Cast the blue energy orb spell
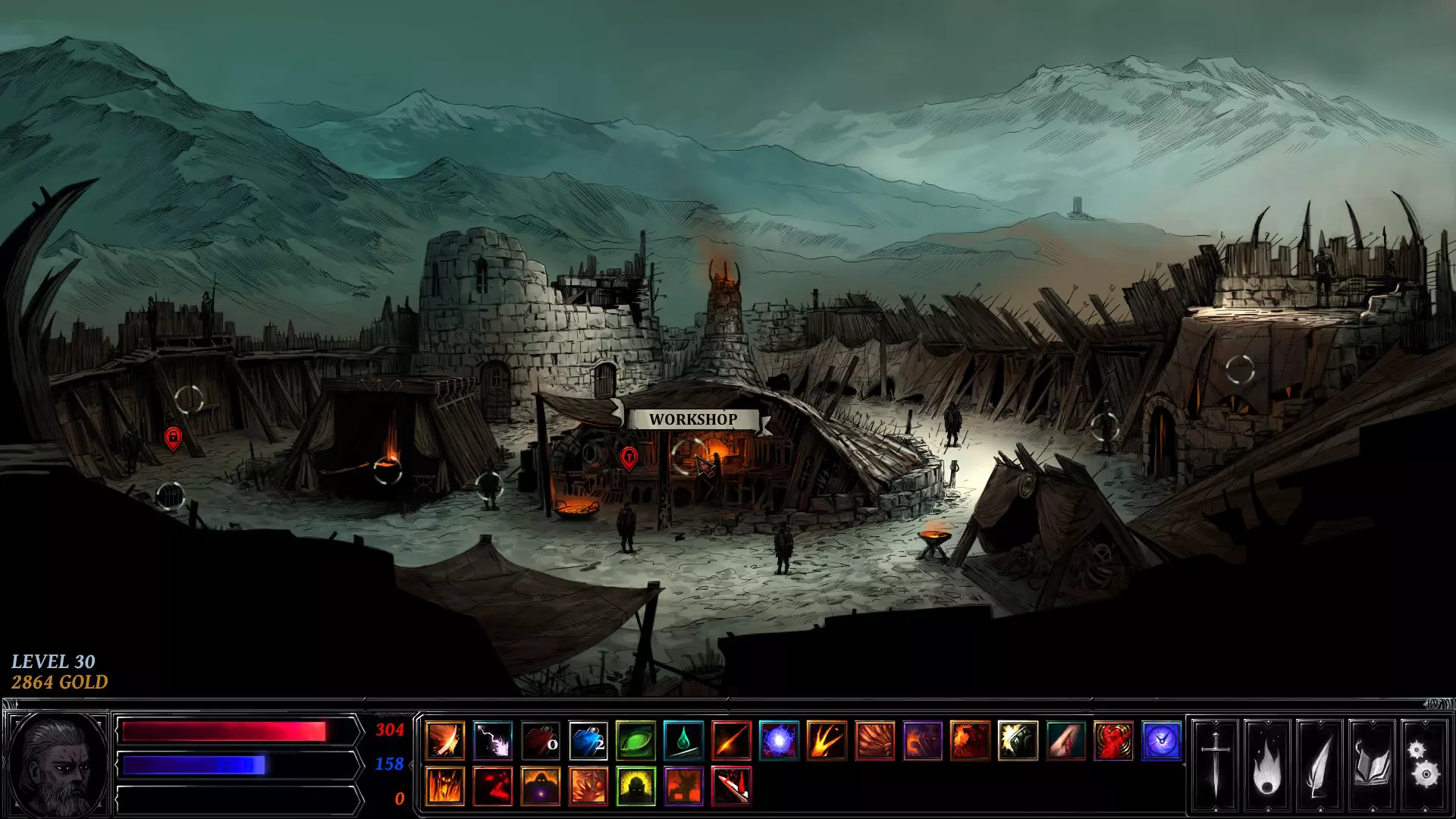Screen dimensions: 1456x819 (780, 740)
